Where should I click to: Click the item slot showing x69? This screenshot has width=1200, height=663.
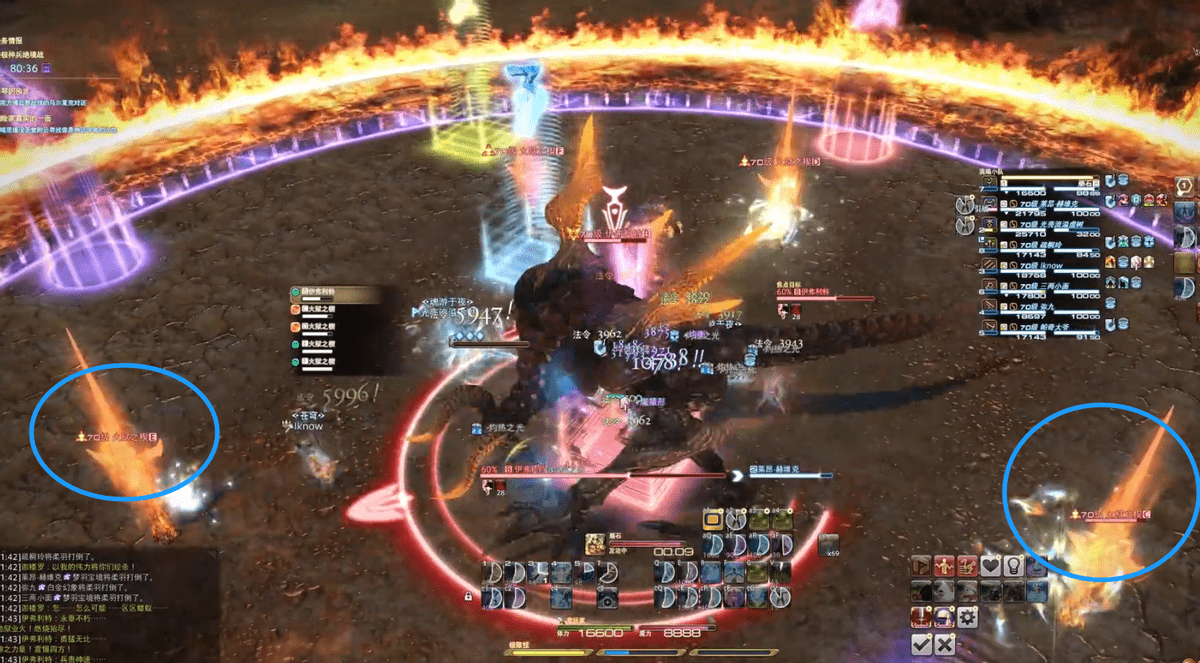(x=827, y=545)
